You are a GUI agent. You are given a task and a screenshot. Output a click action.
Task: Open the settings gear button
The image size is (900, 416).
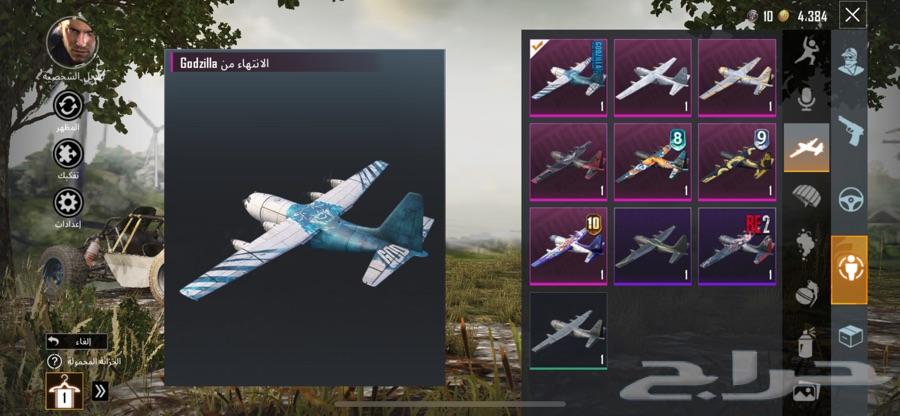tap(69, 204)
